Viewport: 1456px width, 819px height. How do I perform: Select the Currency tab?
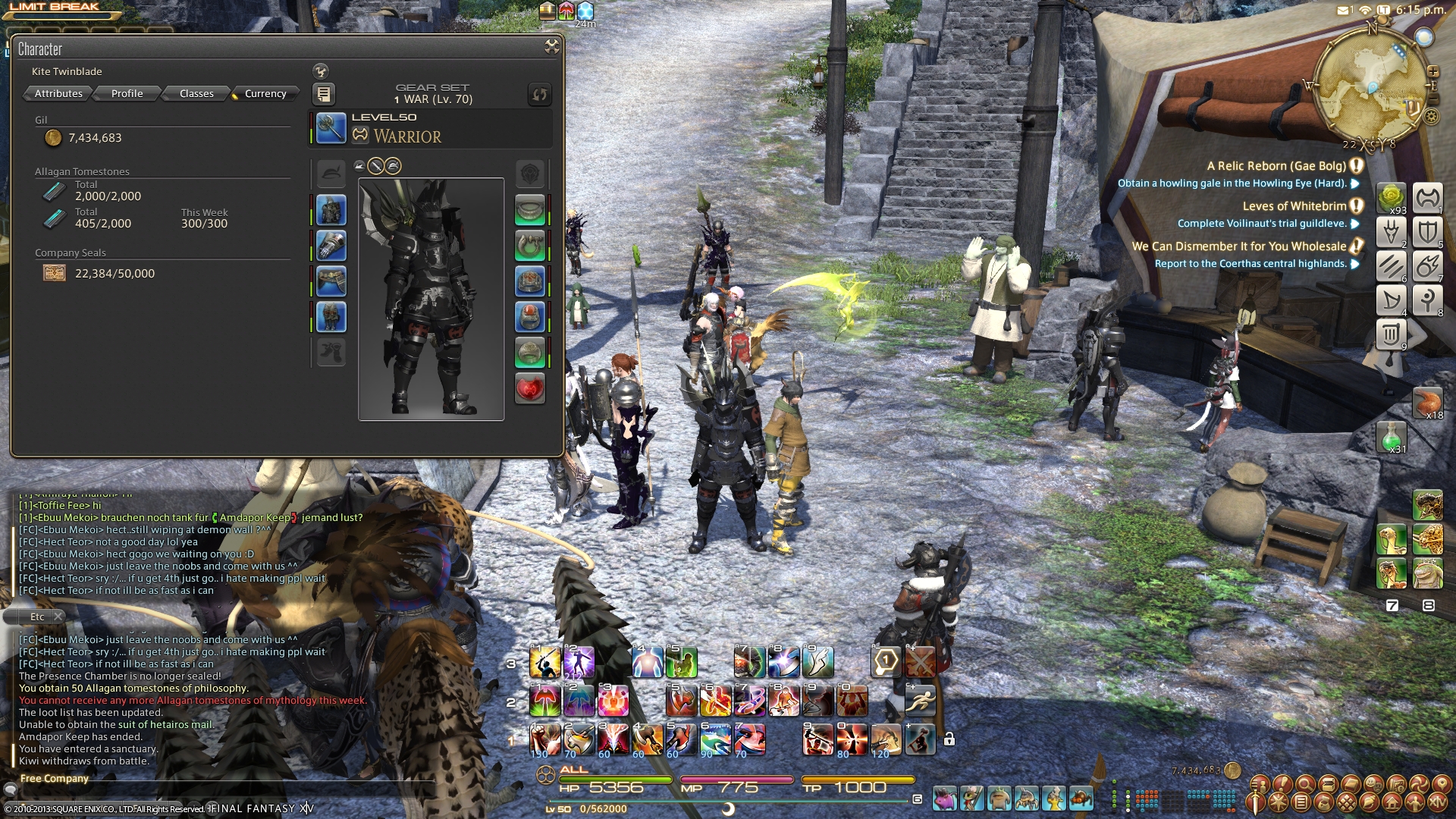265,93
